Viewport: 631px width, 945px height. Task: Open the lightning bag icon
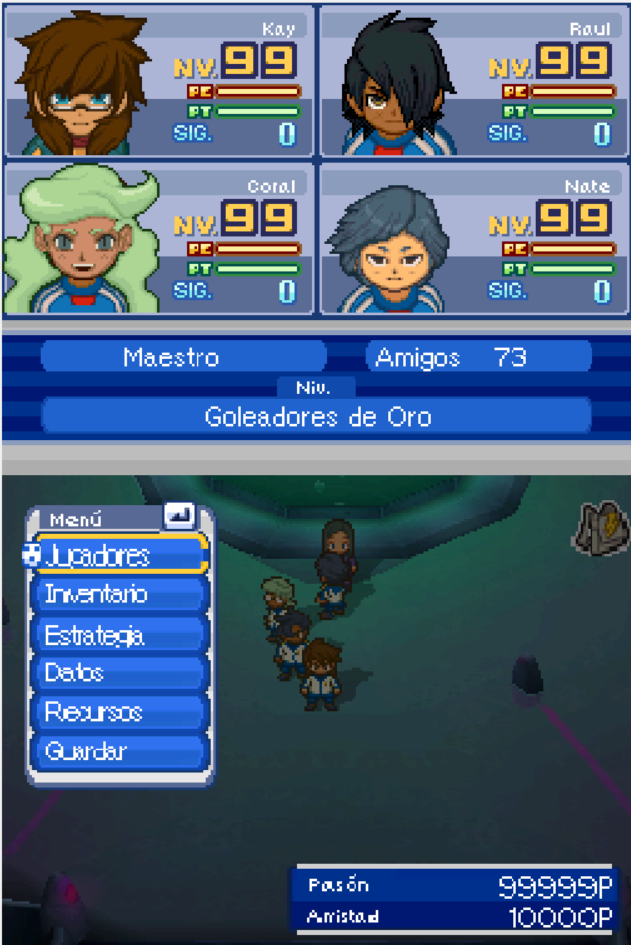click(598, 527)
